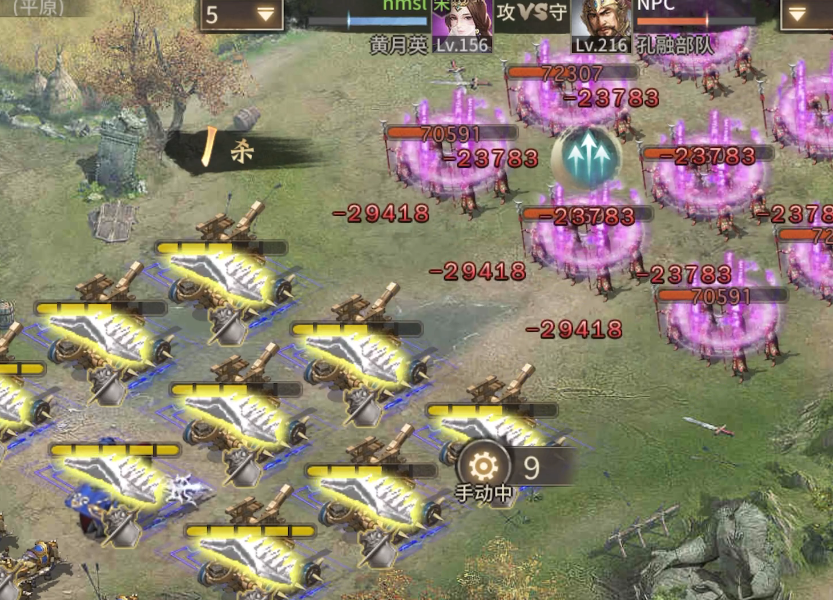Open the dropdown showing number 5
This screenshot has height=600, width=833.
(x=241, y=14)
